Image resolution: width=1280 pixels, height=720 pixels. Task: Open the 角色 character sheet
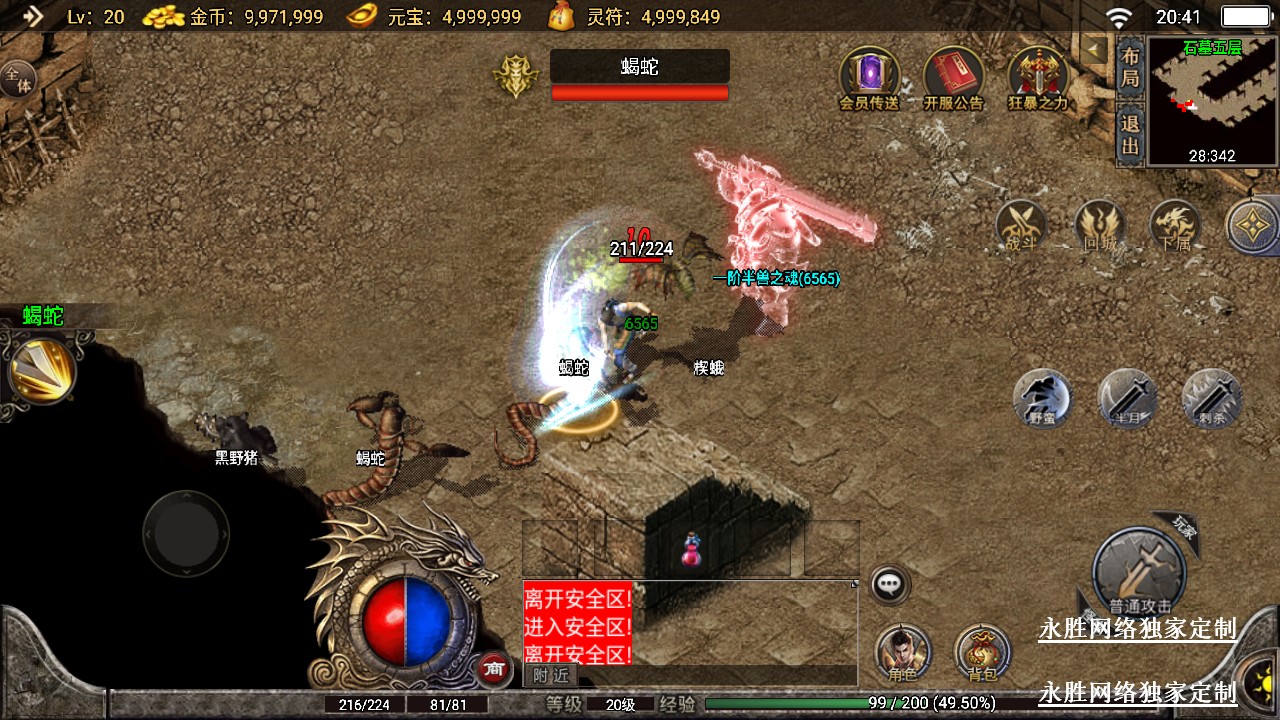pos(903,652)
